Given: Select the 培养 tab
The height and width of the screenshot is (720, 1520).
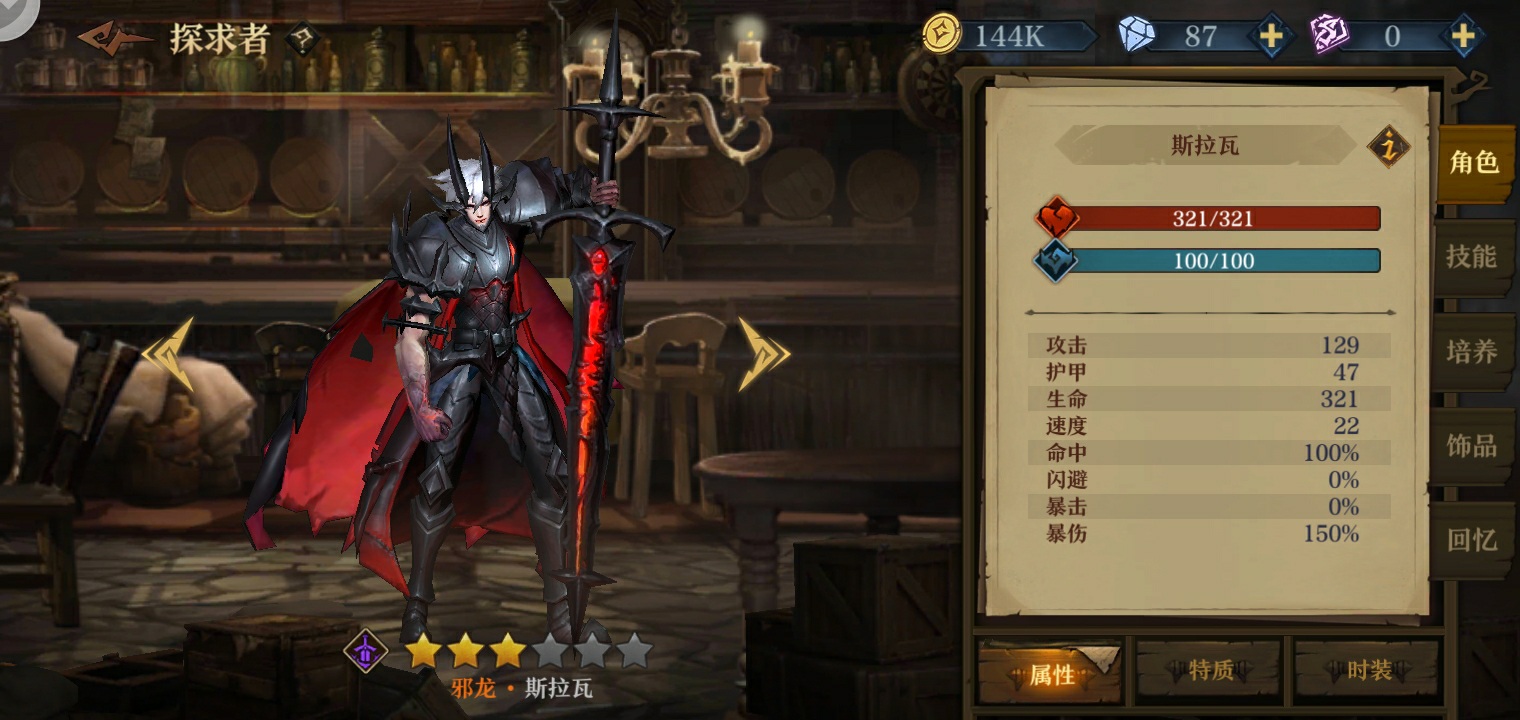Looking at the screenshot, I should point(1472,352).
